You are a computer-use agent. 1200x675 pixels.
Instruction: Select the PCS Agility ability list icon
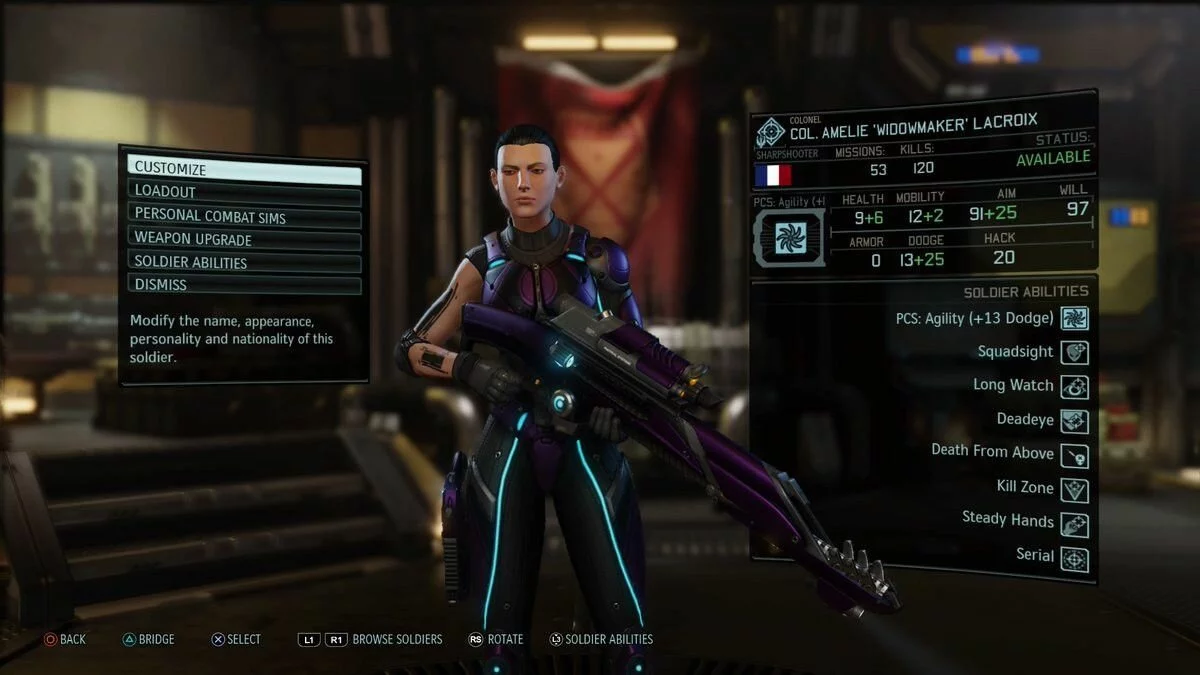tap(1074, 318)
